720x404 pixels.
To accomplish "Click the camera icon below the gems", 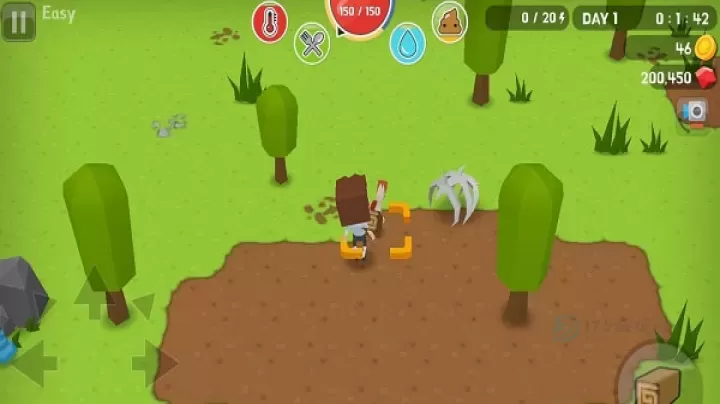I will coord(692,111).
